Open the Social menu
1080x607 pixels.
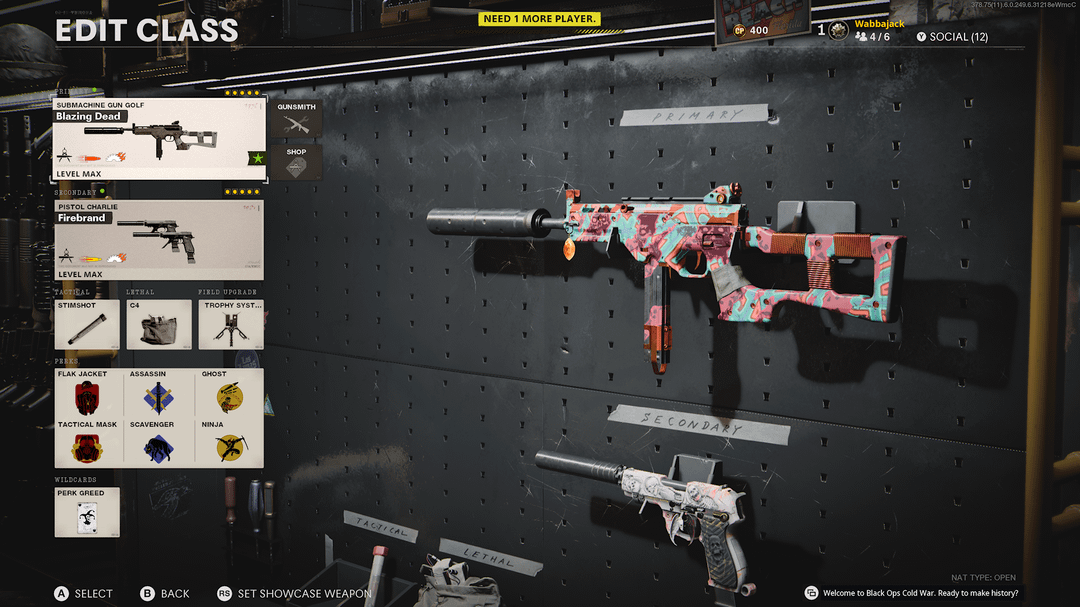pos(952,37)
